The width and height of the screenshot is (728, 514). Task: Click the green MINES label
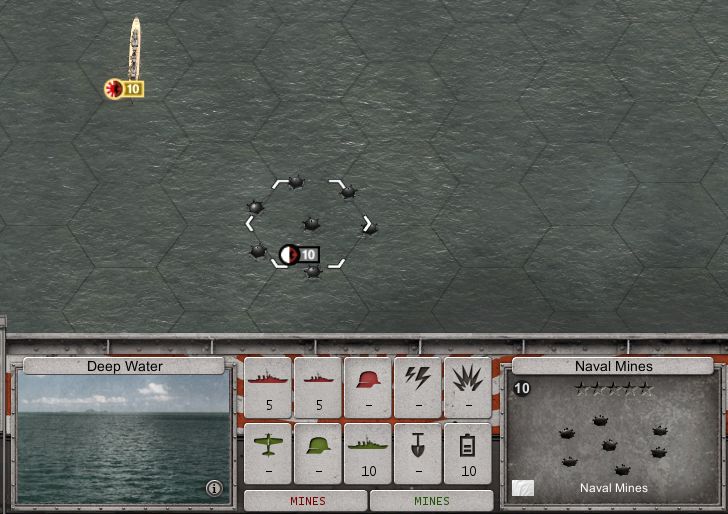[432, 501]
